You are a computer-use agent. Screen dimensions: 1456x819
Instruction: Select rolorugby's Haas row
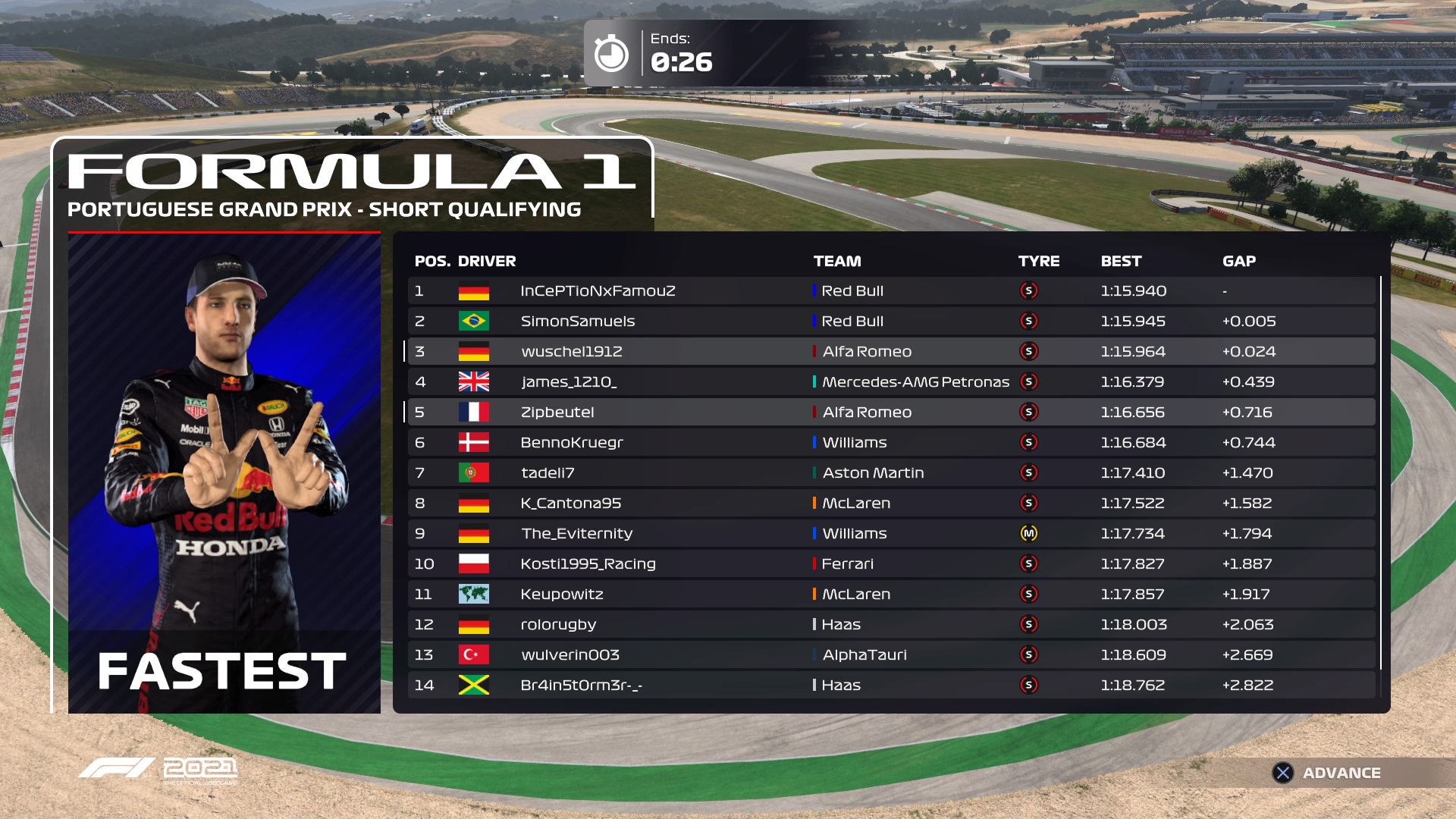(891, 625)
